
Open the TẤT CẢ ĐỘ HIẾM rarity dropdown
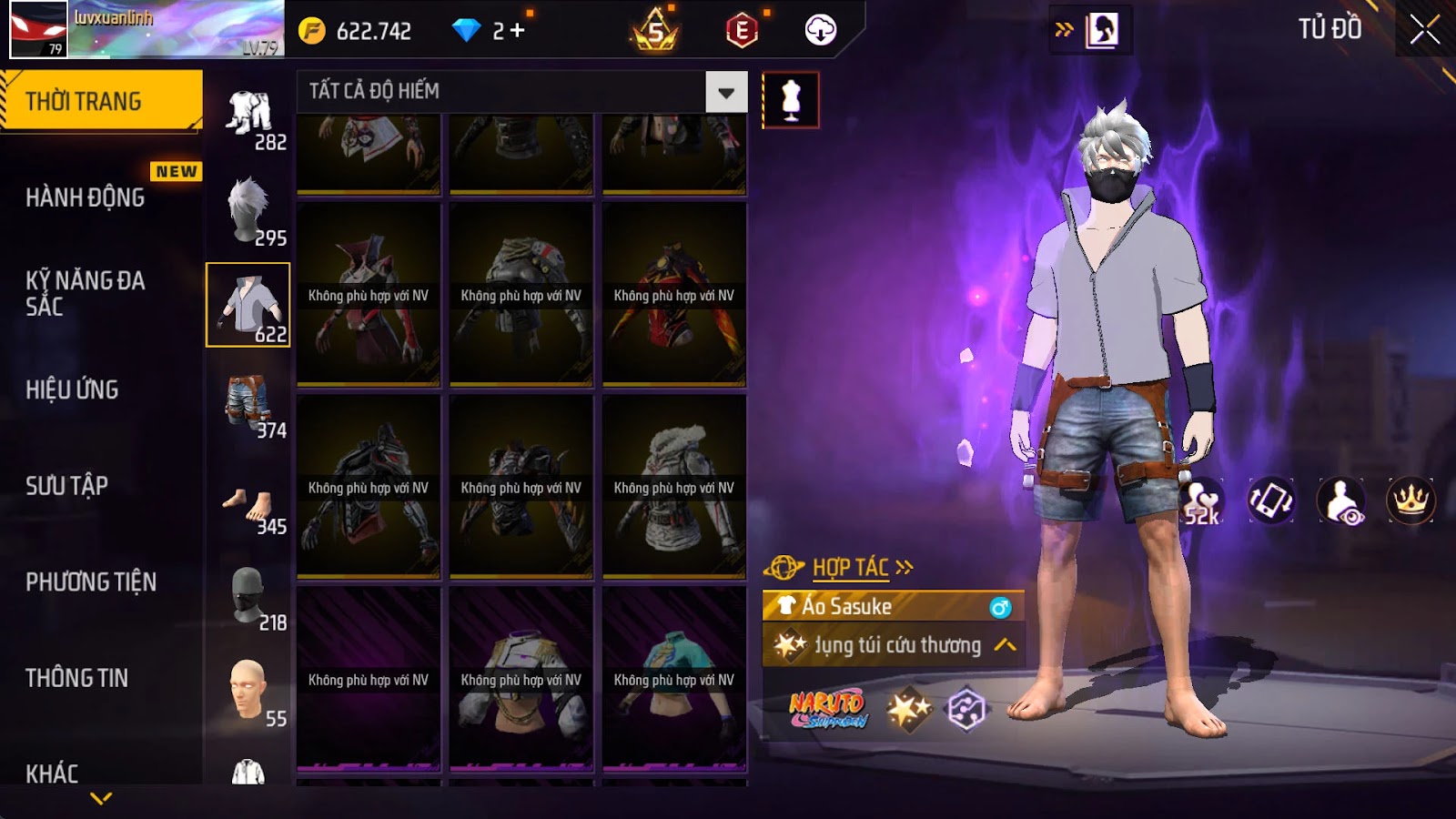coord(725,92)
